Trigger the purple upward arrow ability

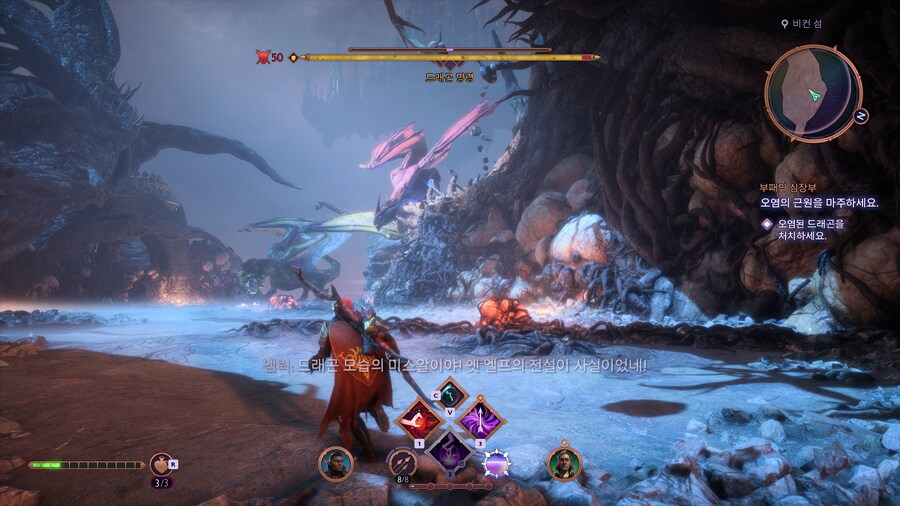click(x=482, y=420)
